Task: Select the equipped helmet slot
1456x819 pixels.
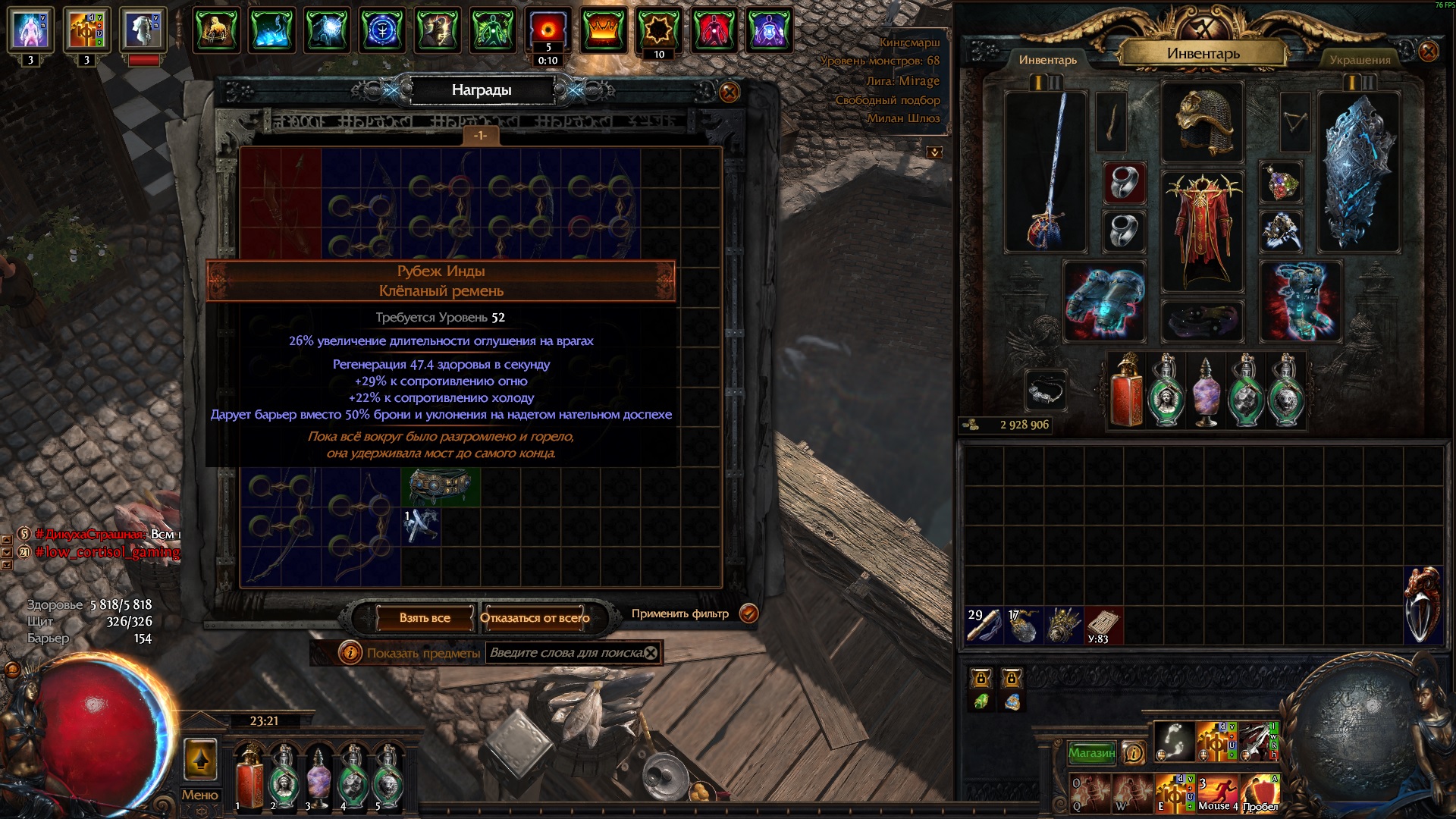Action: 1203,123
